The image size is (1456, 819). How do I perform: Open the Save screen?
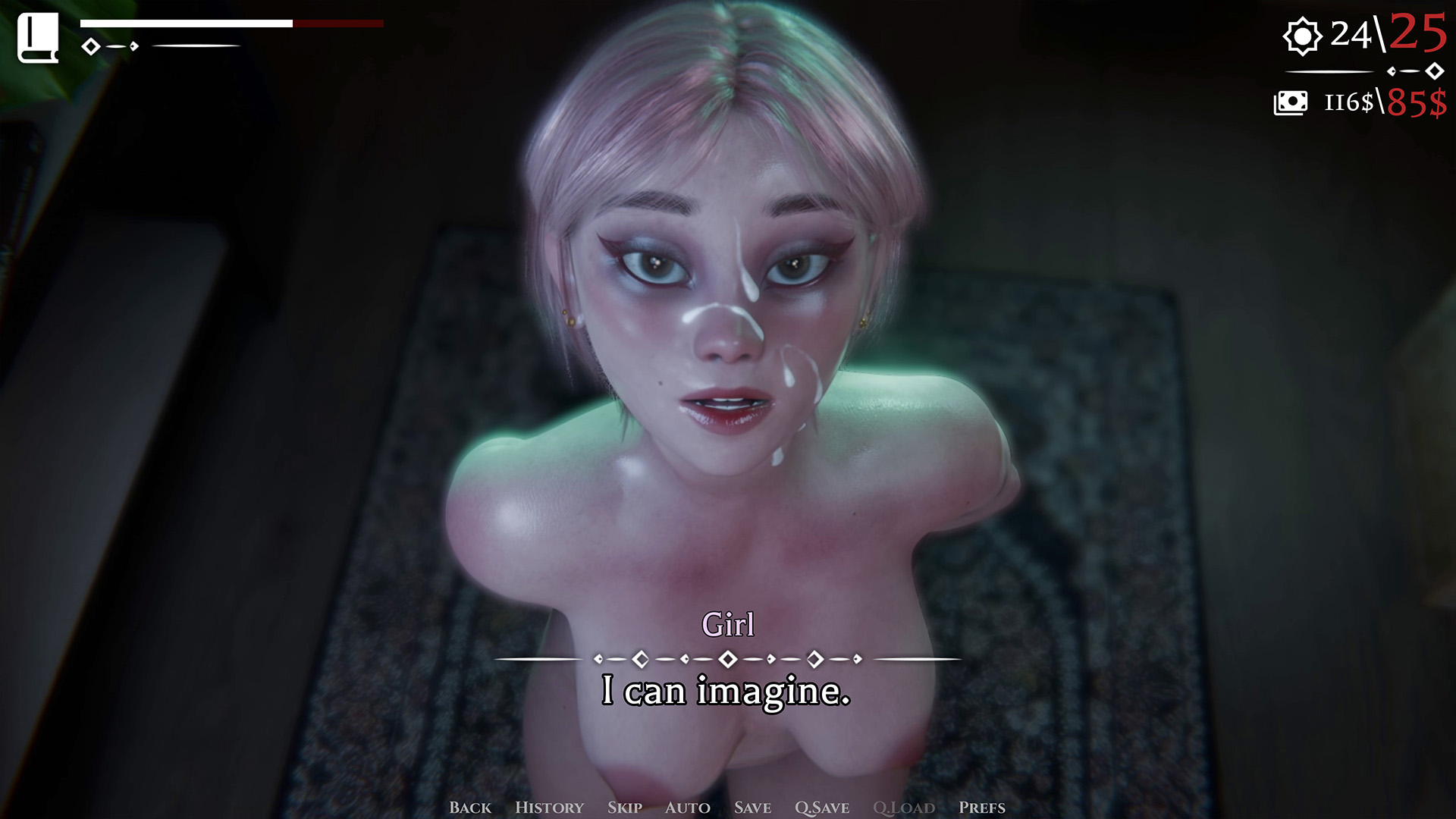(753, 808)
